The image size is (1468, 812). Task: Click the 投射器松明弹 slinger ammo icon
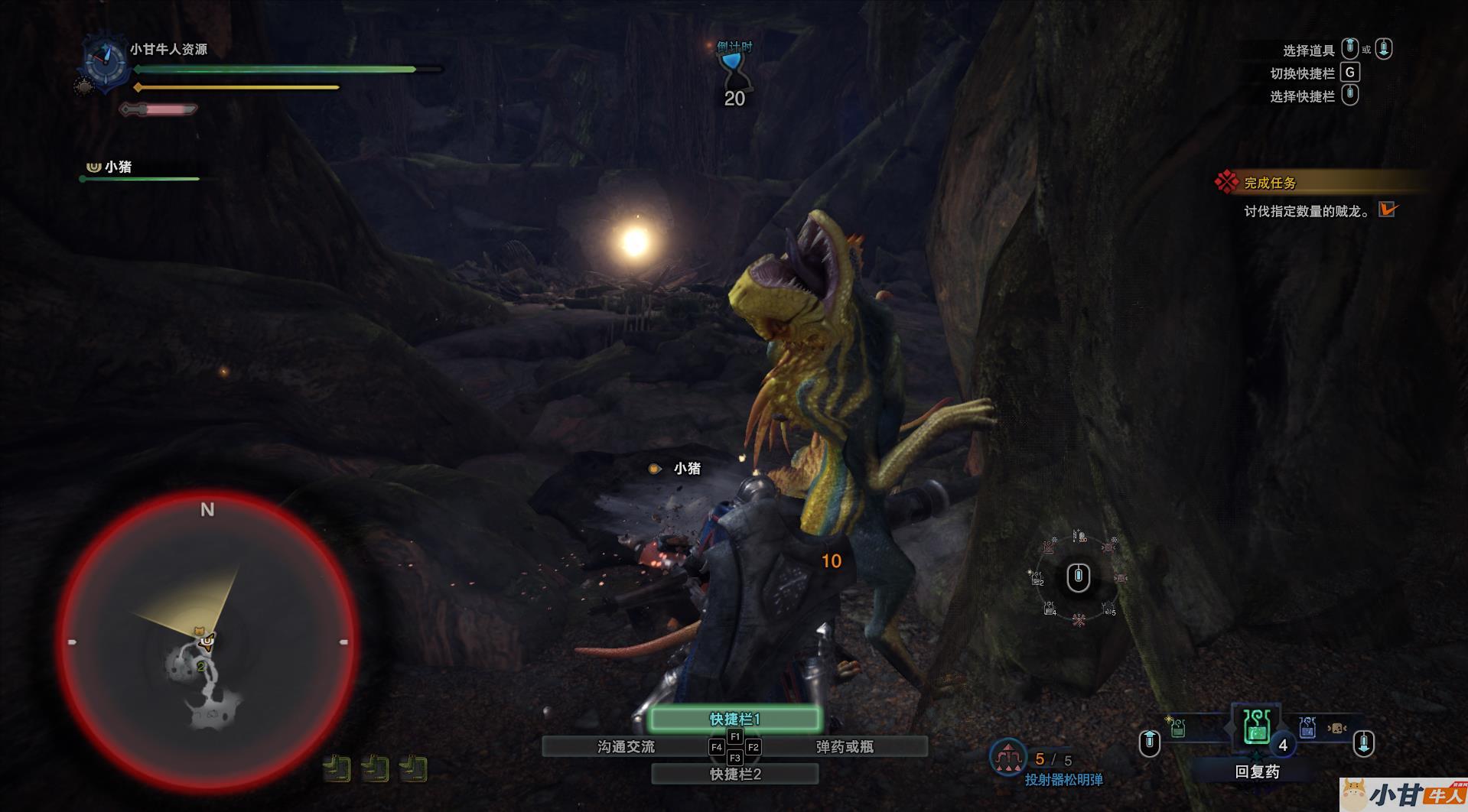point(1007,757)
